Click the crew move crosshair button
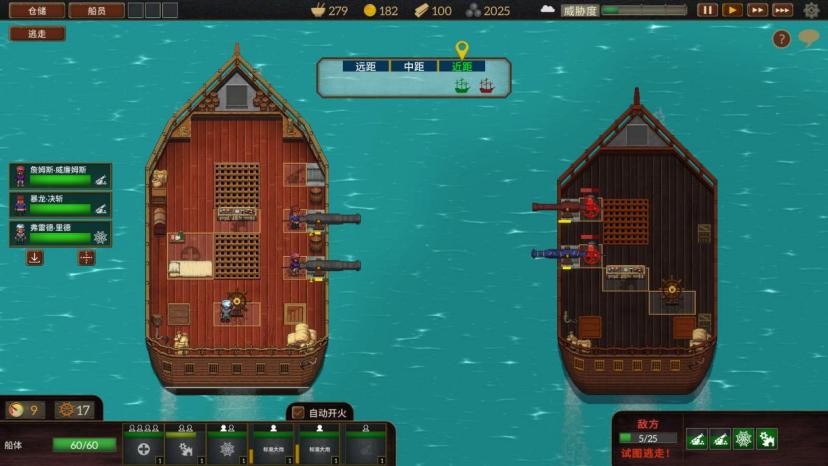 point(87,257)
